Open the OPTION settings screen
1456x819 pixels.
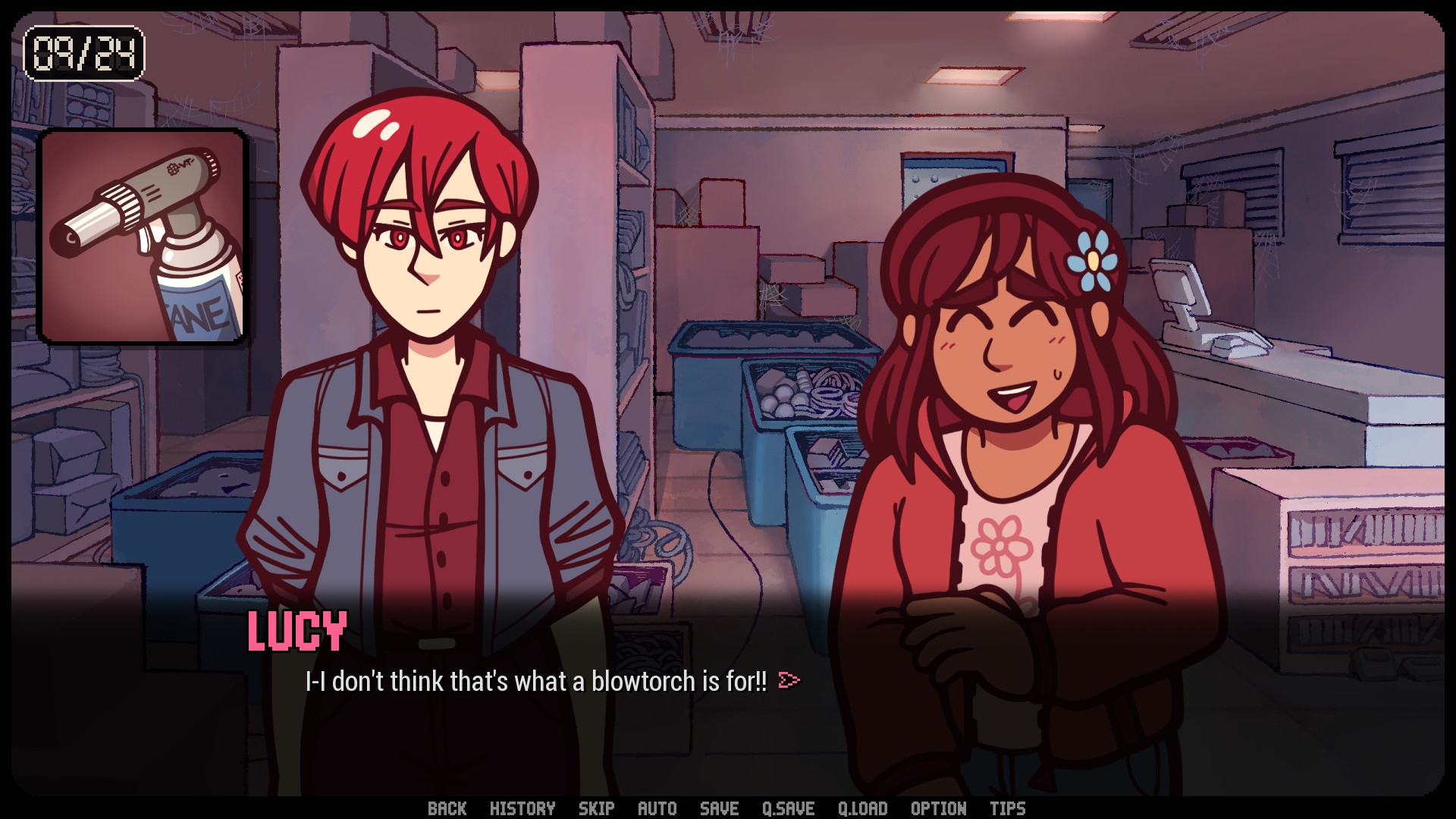tap(938, 808)
